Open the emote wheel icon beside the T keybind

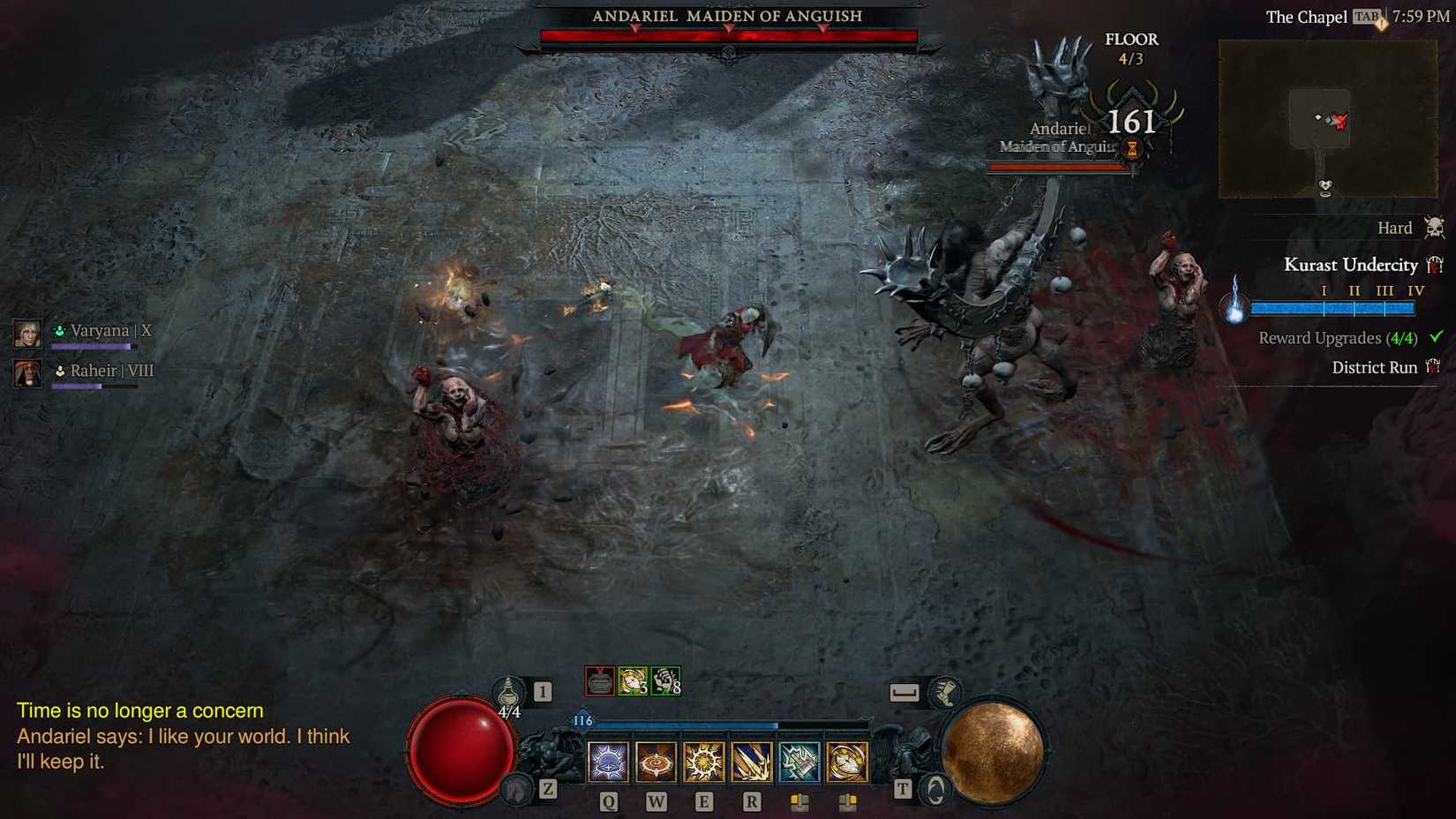(x=934, y=790)
